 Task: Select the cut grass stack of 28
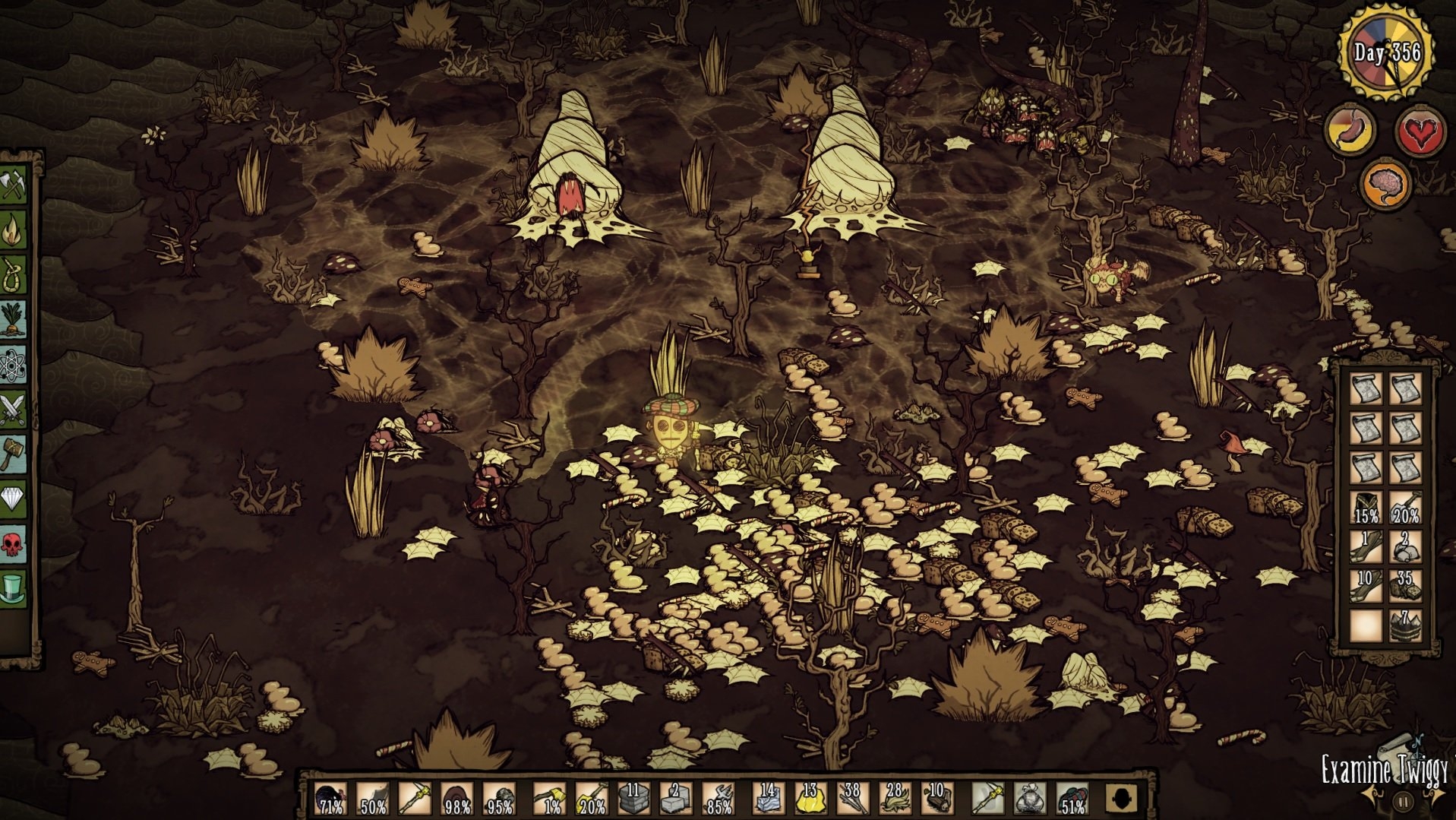(x=895, y=799)
